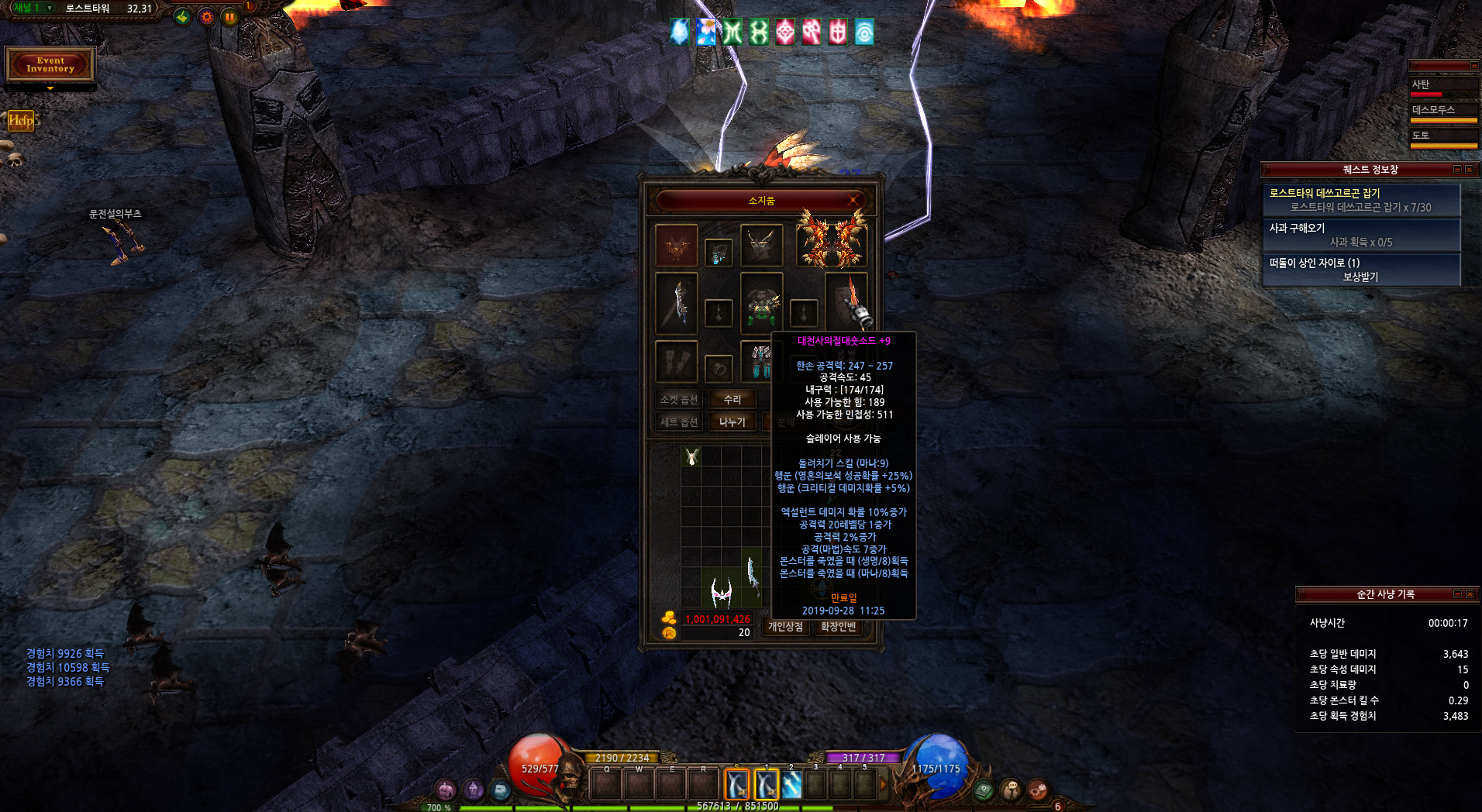Screen dimensions: 1482x812
Task: Expand the skill bar with the orange arrow
Action: tap(883, 784)
